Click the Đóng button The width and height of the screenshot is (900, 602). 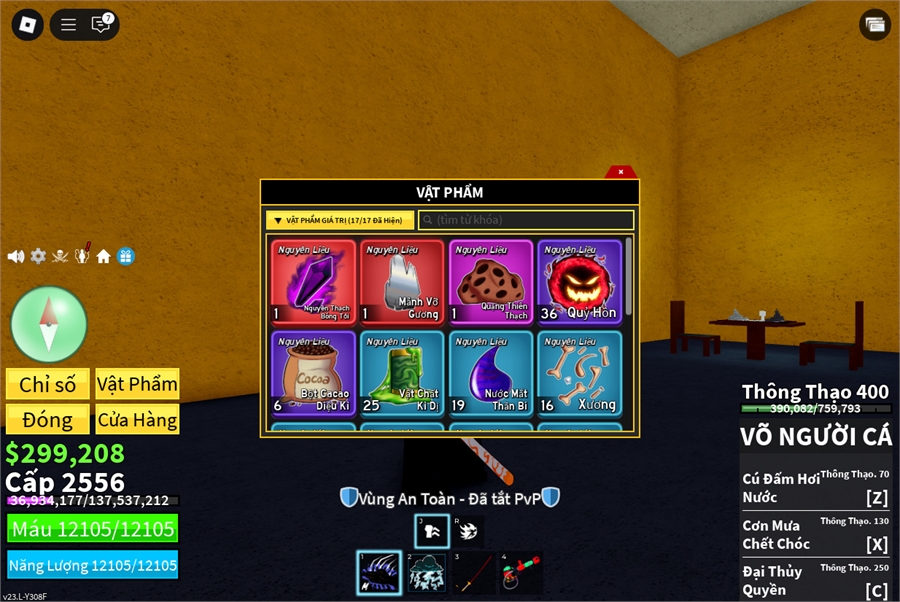coord(48,419)
